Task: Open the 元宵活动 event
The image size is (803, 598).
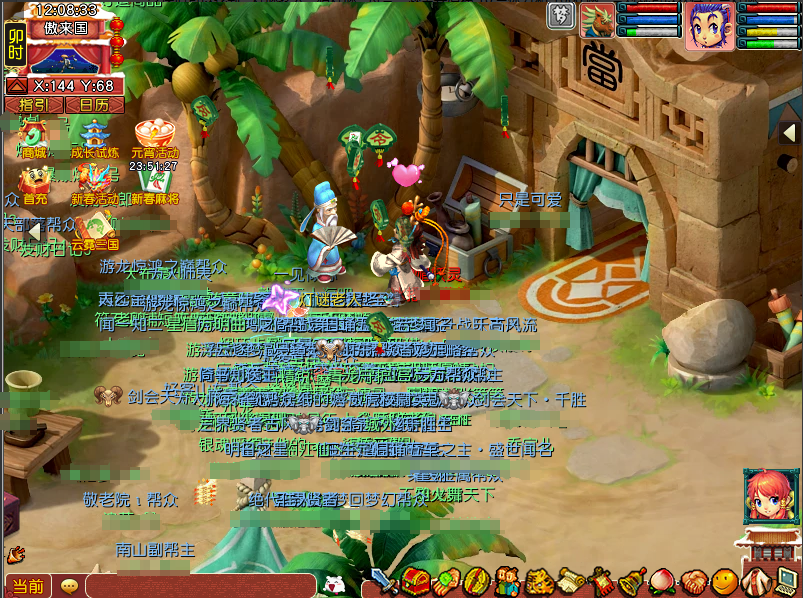Action: 154,136
